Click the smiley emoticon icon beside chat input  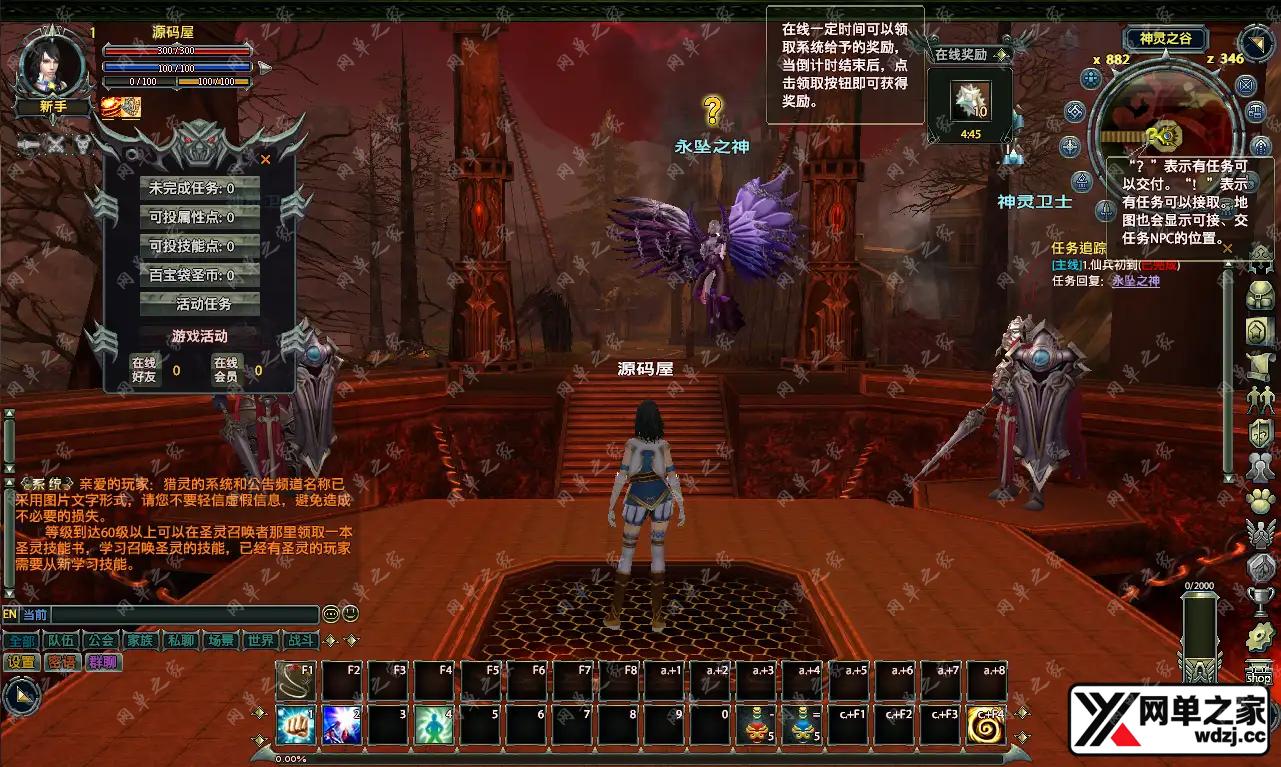pos(350,614)
